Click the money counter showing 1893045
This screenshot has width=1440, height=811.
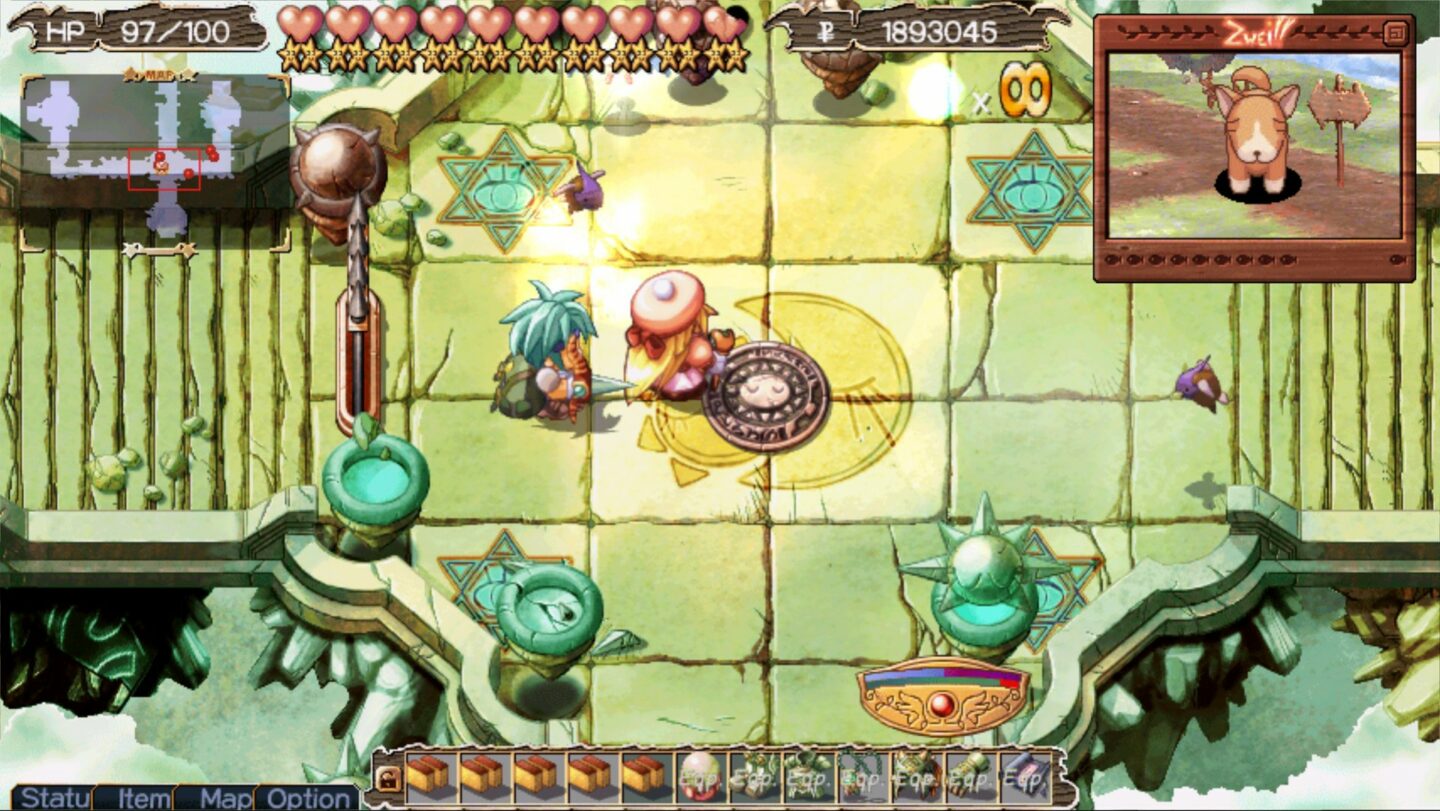point(940,27)
